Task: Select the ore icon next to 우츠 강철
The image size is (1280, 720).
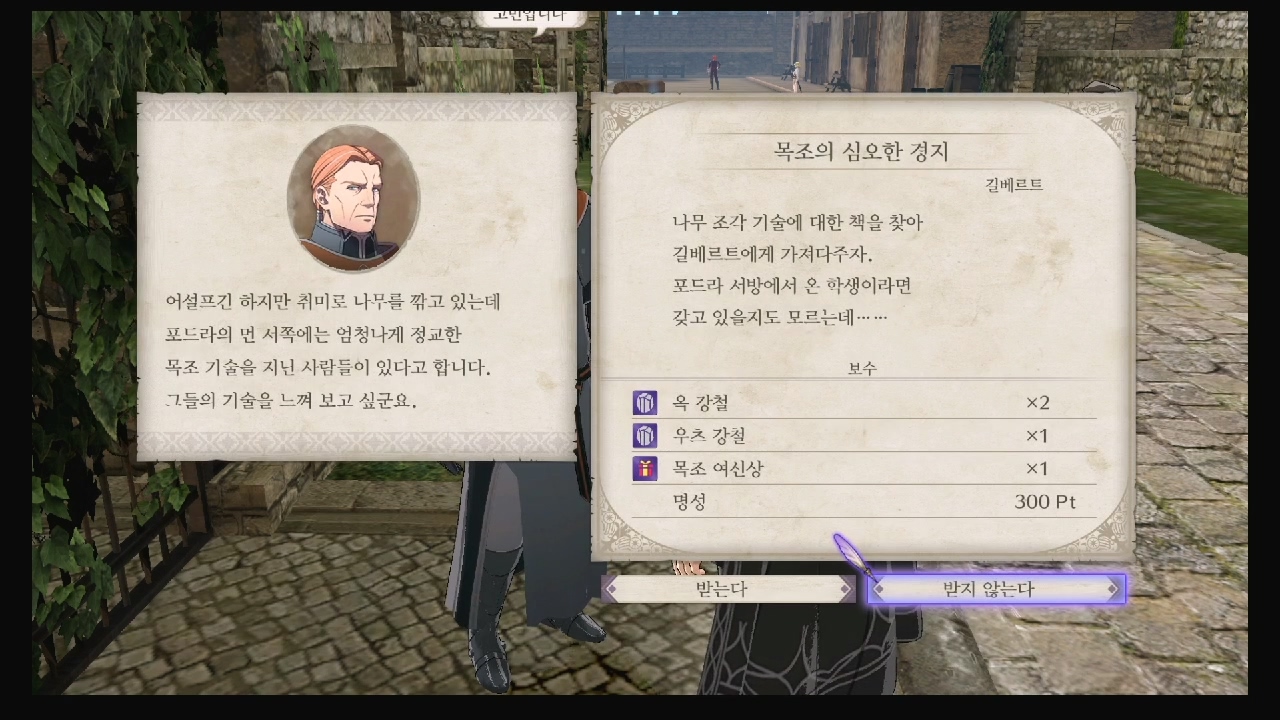Action: (x=644, y=436)
